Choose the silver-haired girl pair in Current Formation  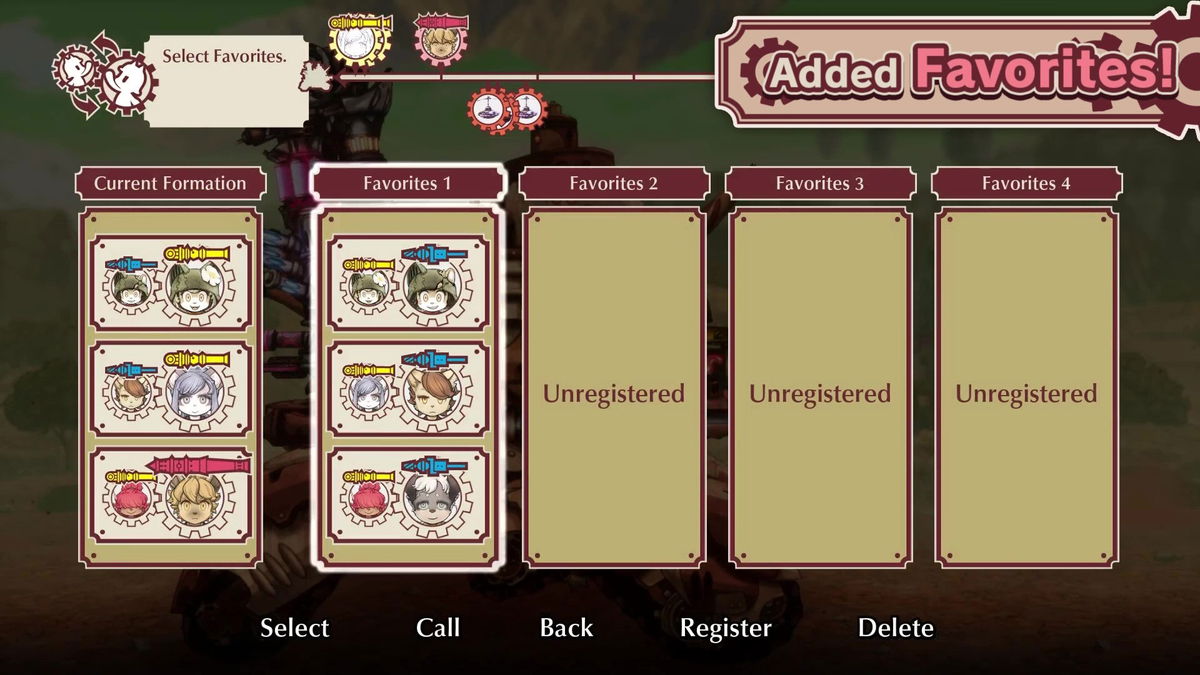click(170, 389)
